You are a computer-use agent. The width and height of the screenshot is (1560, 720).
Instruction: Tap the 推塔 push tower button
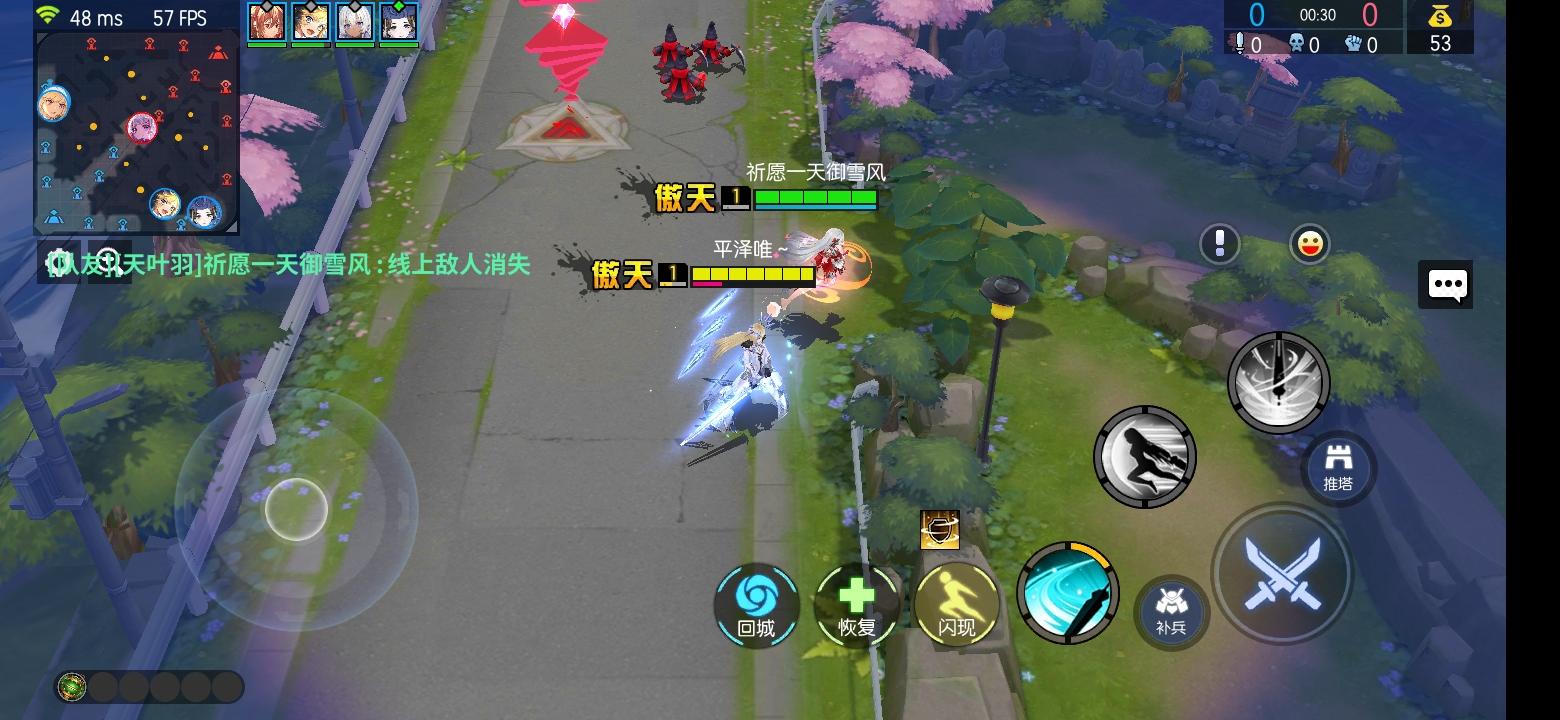coord(1339,466)
